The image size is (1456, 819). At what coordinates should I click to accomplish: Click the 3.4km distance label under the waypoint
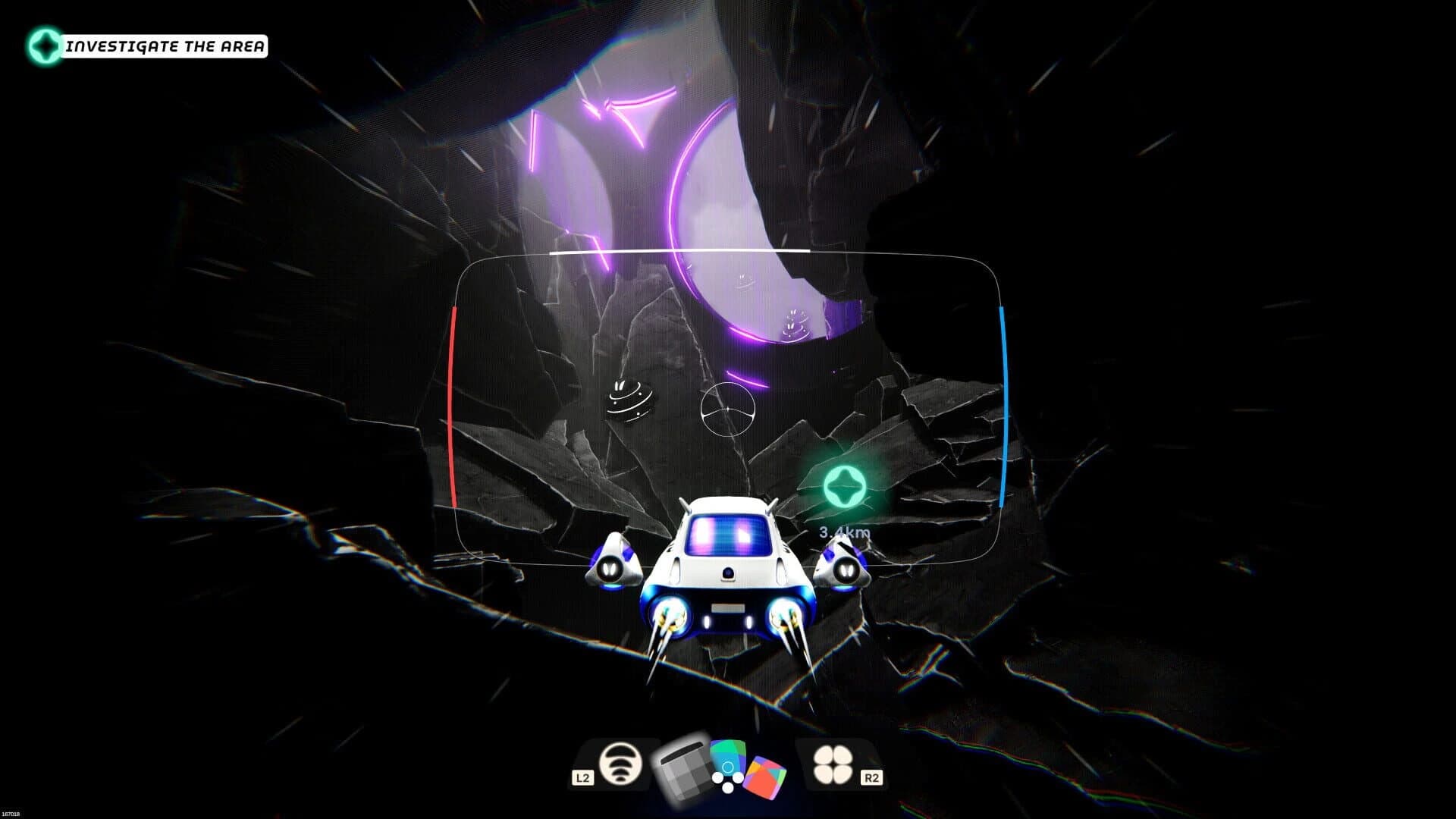843,533
